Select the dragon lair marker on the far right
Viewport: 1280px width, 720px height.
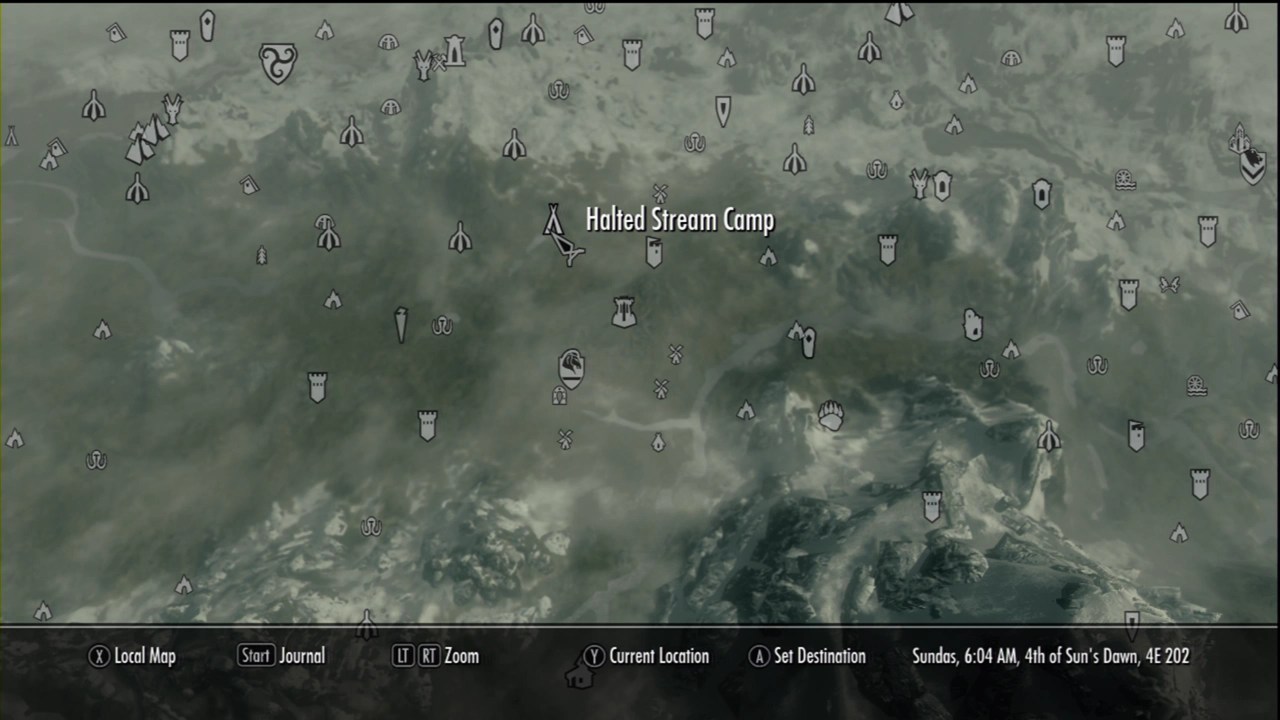point(1240,140)
